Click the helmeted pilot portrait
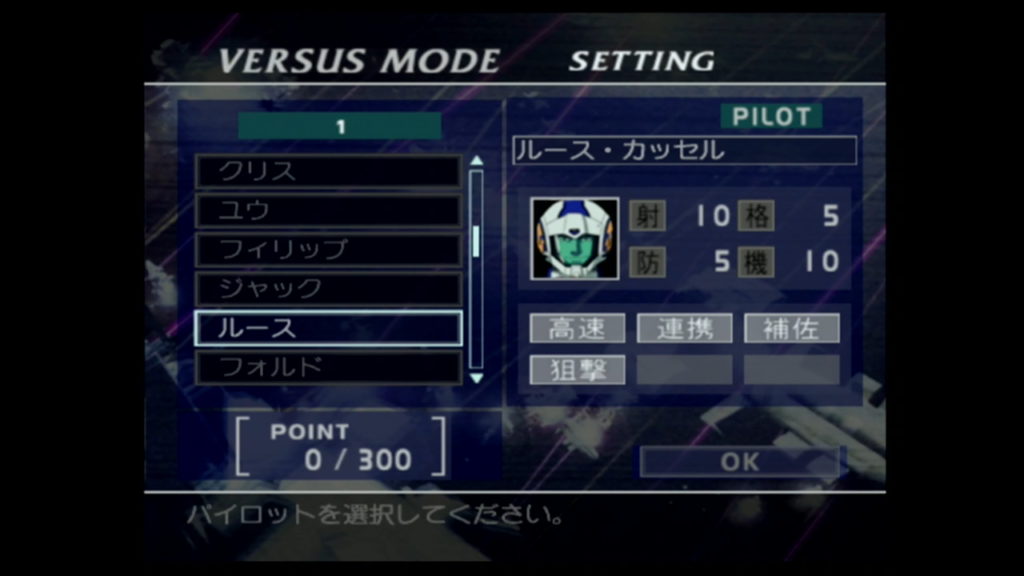The width and height of the screenshot is (1024, 576). pyautogui.click(x=575, y=239)
